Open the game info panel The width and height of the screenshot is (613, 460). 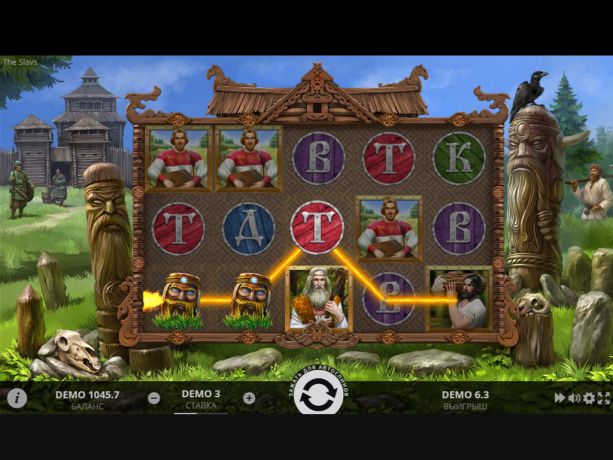pyautogui.click(x=16, y=398)
